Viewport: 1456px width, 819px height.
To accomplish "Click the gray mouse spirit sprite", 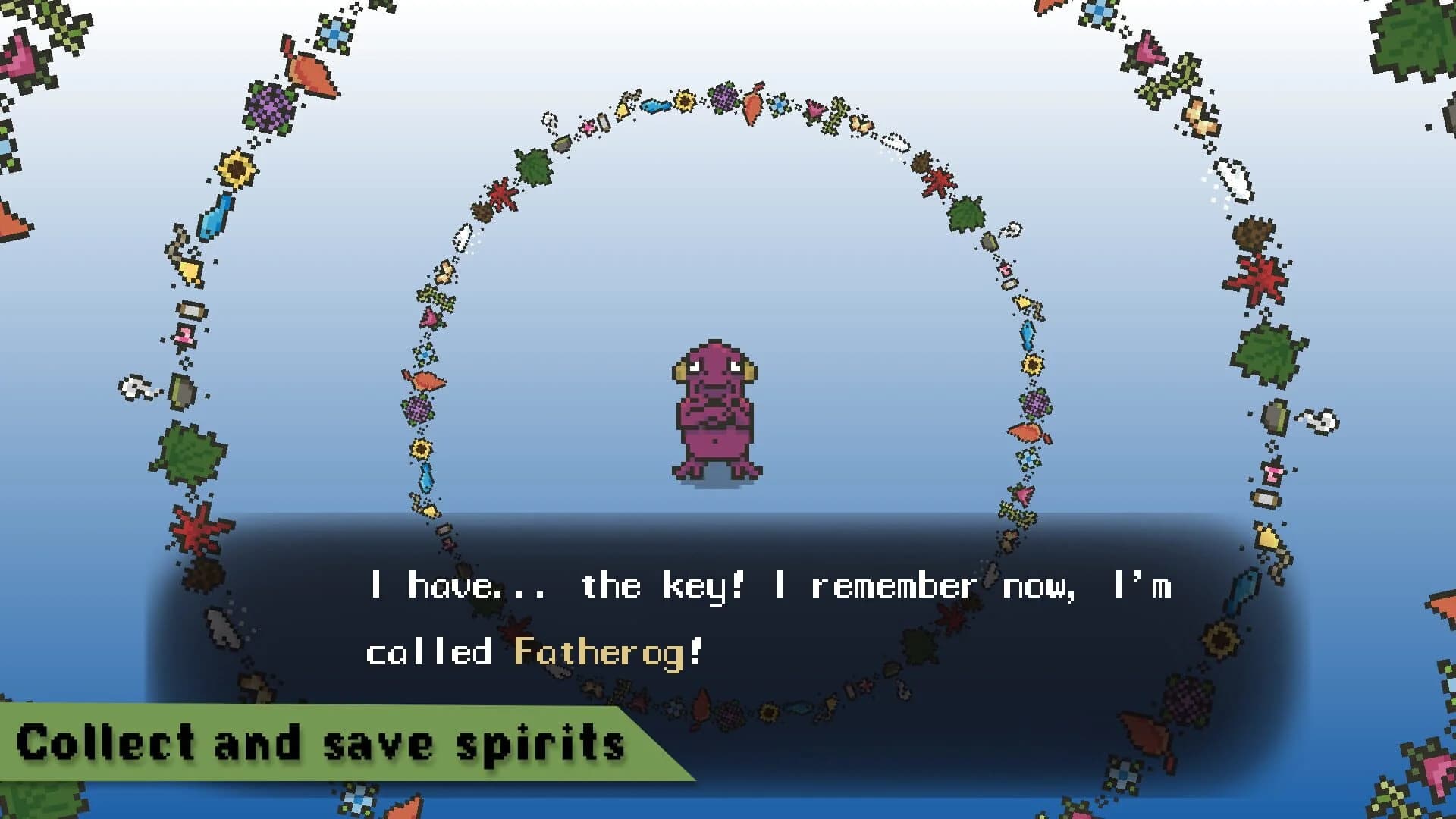I will pyautogui.click(x=133, y=390).
